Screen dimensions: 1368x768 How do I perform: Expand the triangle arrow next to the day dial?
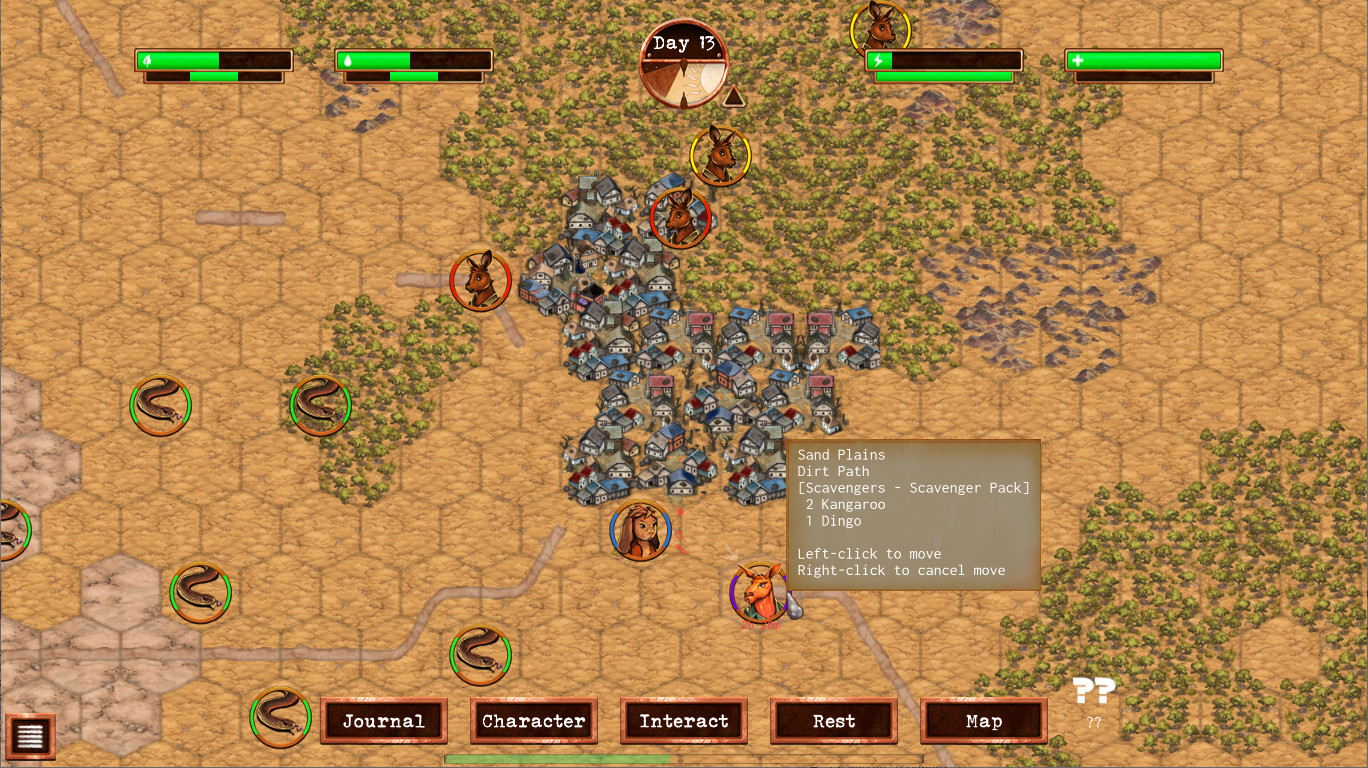click(x=733, y=96)
